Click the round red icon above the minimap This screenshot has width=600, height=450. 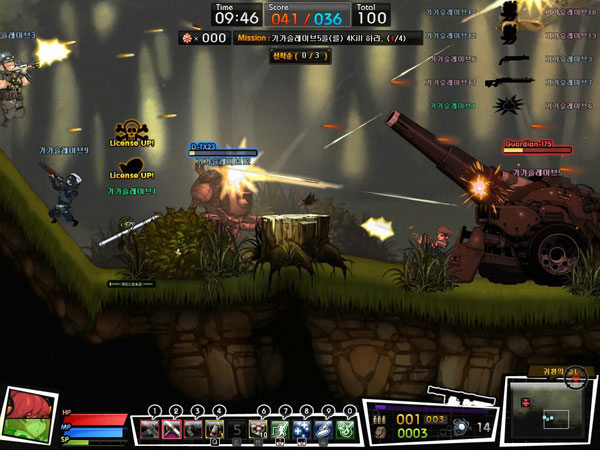575,377
